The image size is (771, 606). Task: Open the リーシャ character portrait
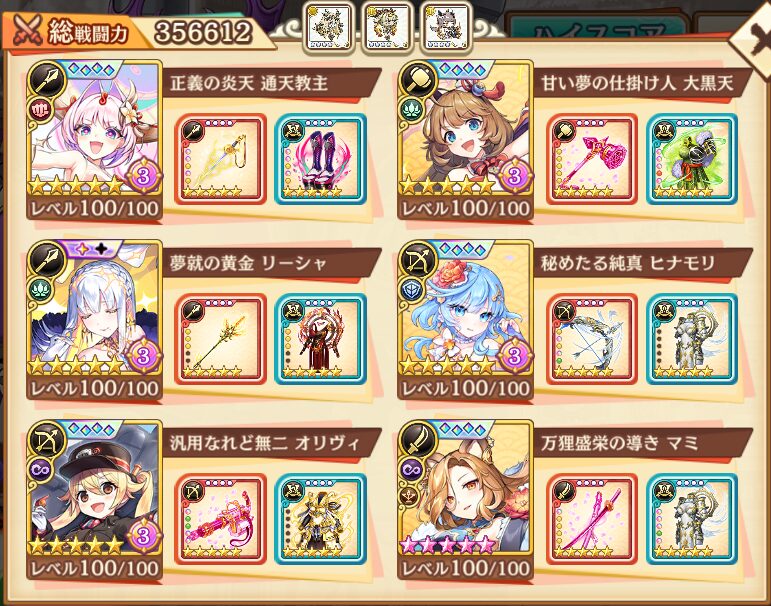click(x=96, y=320)
